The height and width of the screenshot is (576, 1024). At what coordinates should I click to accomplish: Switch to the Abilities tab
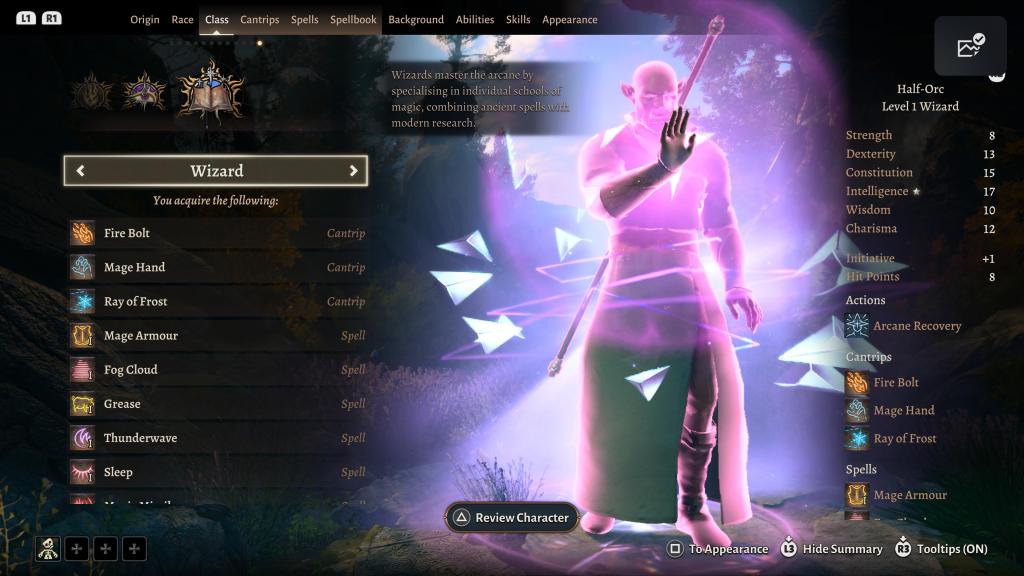point(475,20)
